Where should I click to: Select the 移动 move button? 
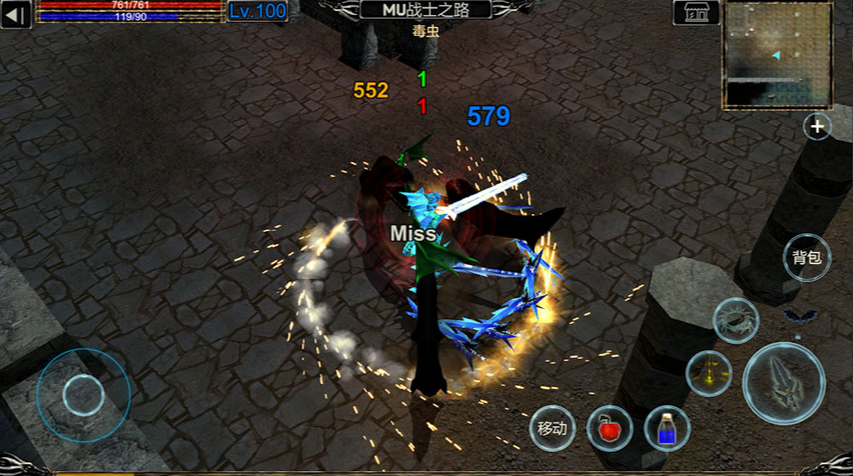(552, 429)
